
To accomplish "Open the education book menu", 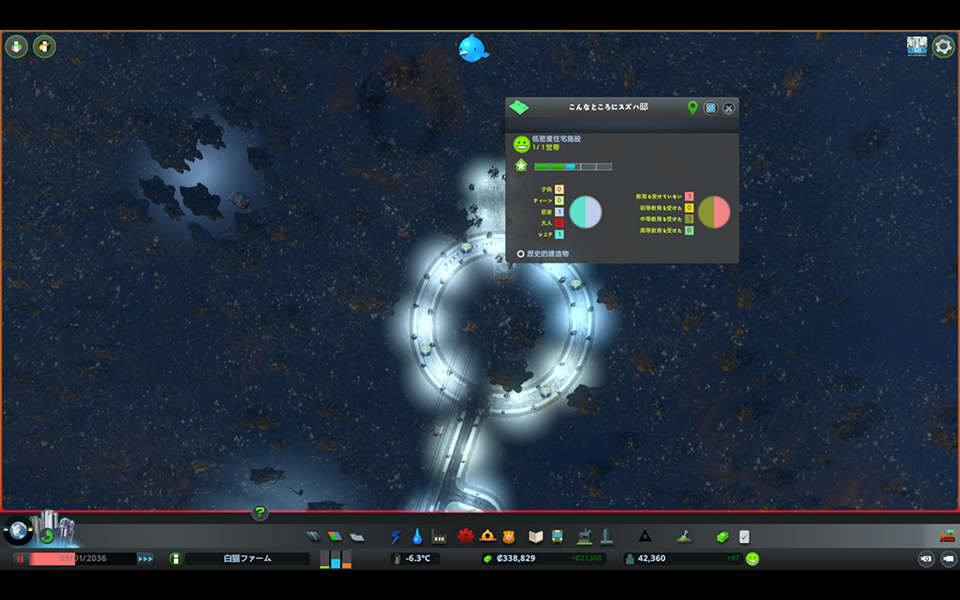I will 535,537.
